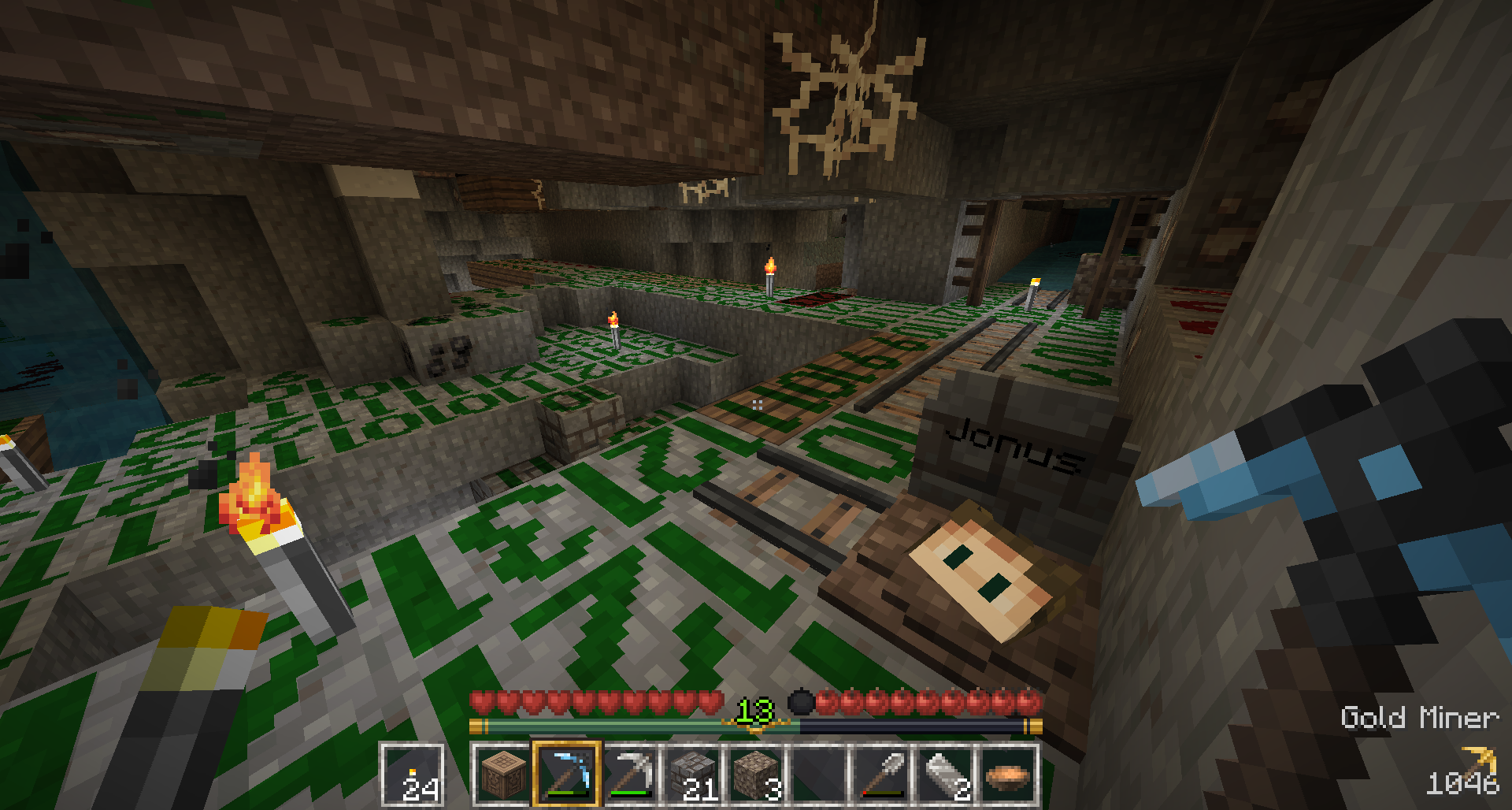Select the crafting table hotbar slot

503,775
